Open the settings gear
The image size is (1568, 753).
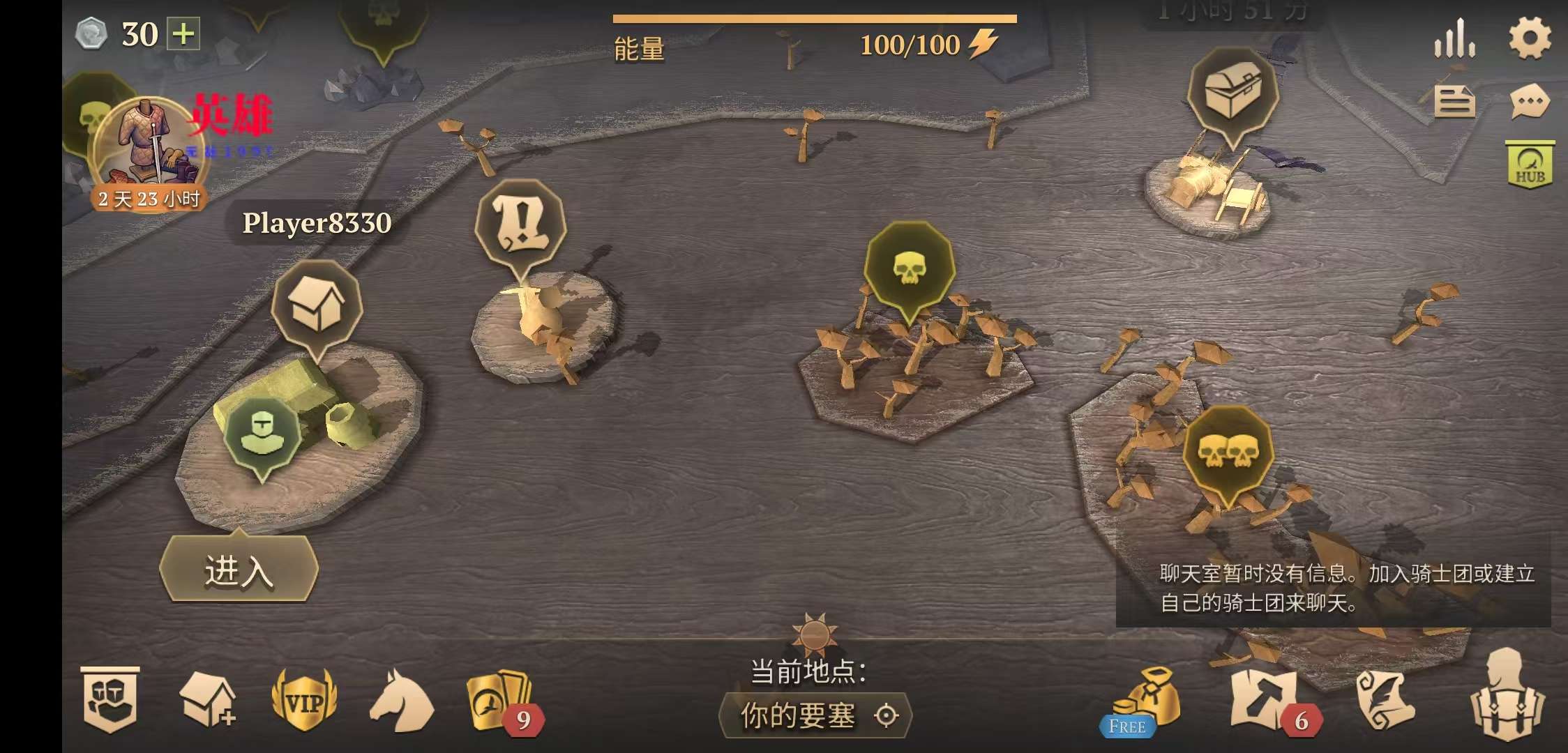pyautogui.click(x=1530, y=38)
